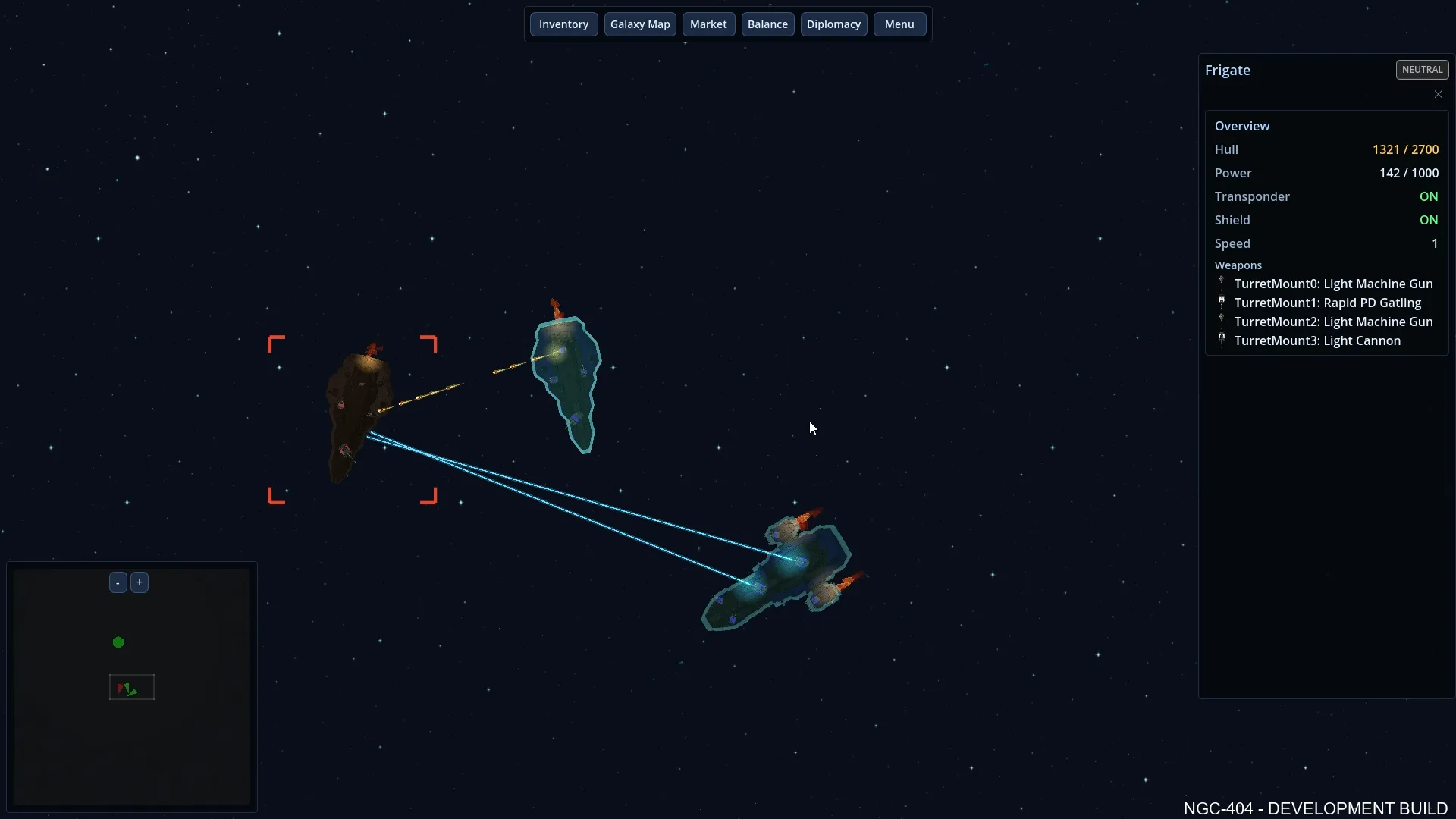Toggle the Transponder off
This screenshot has width=1456, height=819.
click(1429, 196)
